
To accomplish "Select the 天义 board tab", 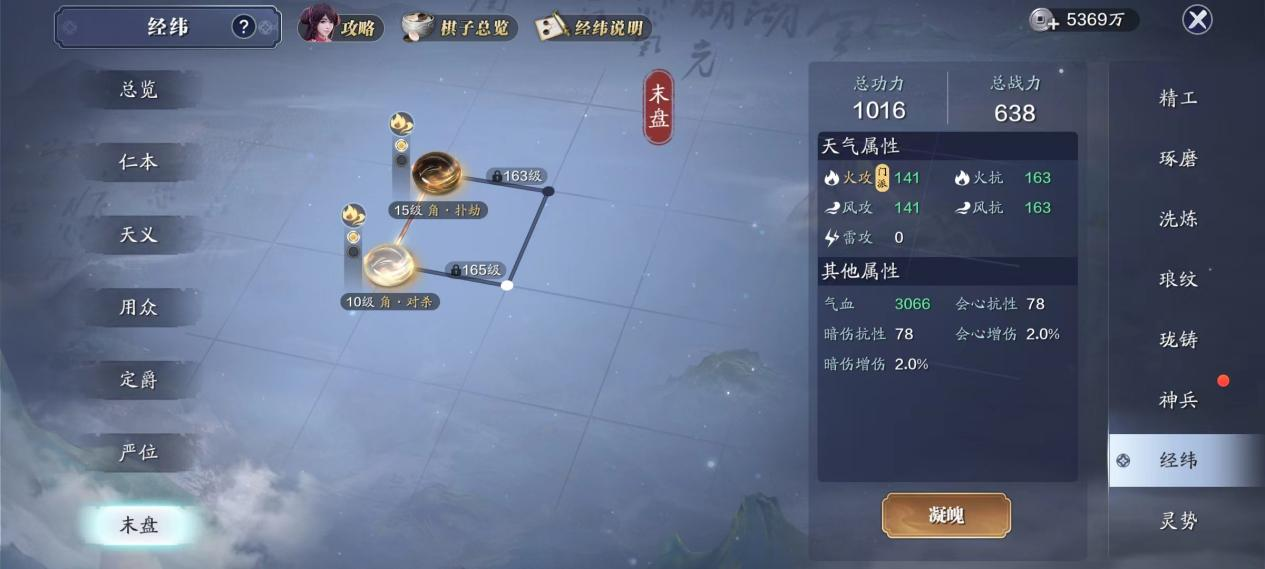I will point(139,235).
